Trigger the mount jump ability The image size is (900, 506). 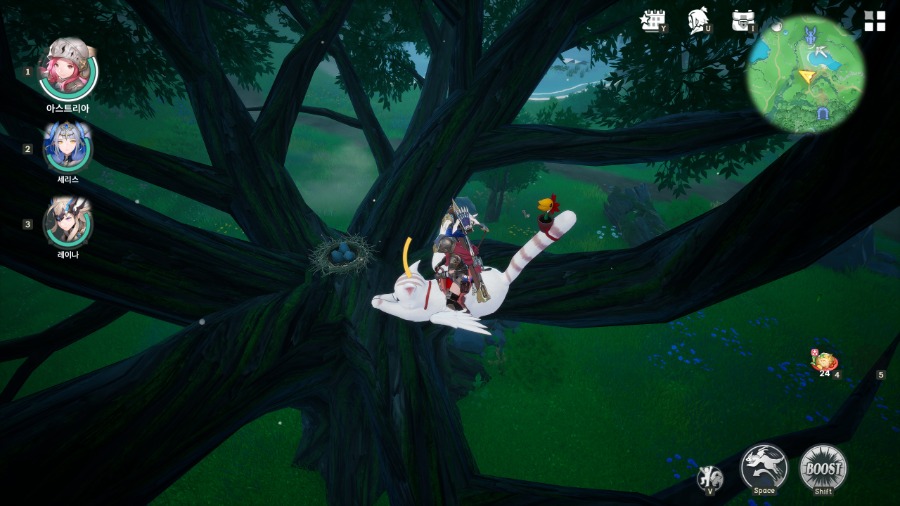(764, 468)
